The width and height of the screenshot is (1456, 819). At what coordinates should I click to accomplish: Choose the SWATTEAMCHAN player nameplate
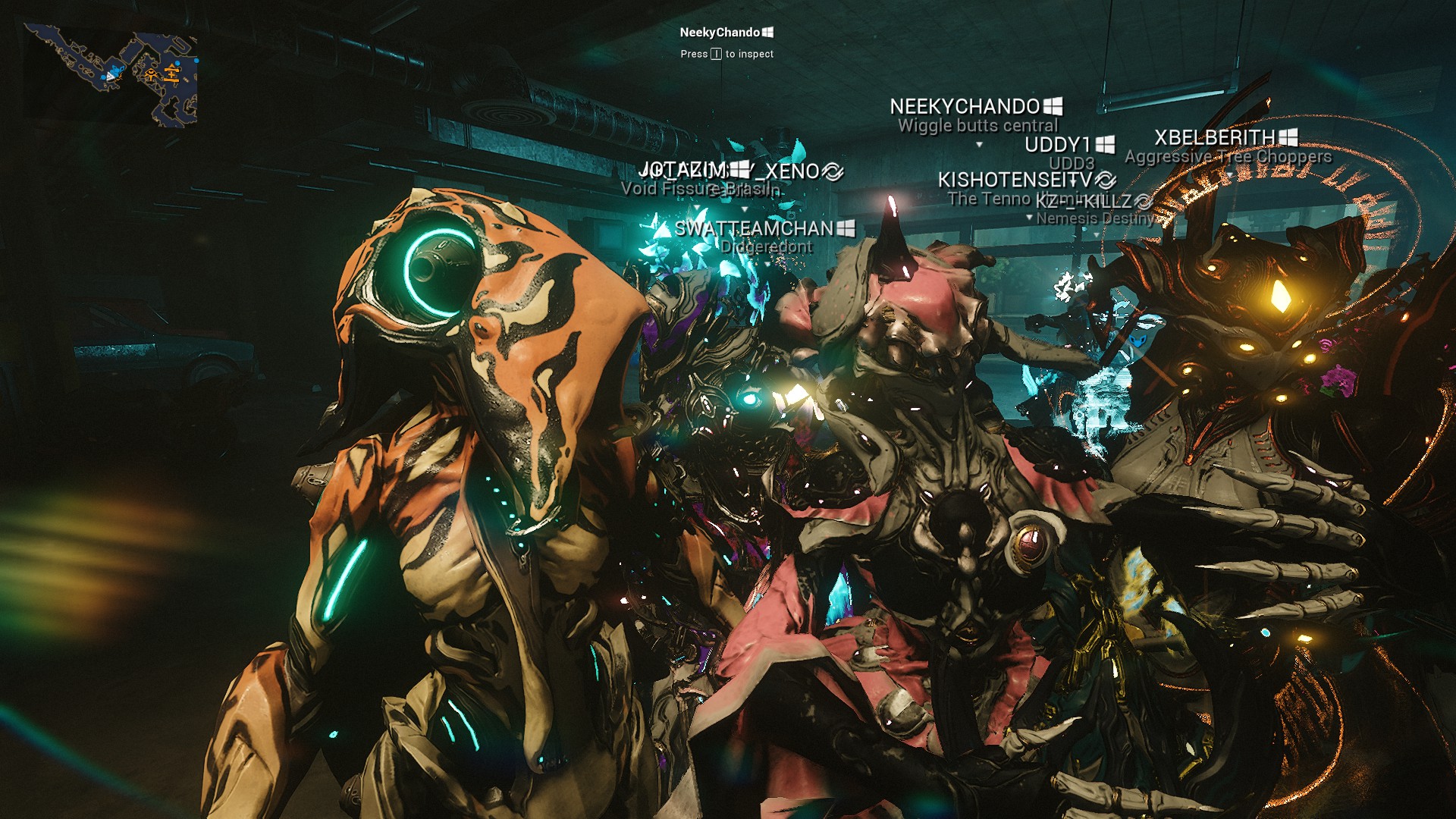[754, 228]
